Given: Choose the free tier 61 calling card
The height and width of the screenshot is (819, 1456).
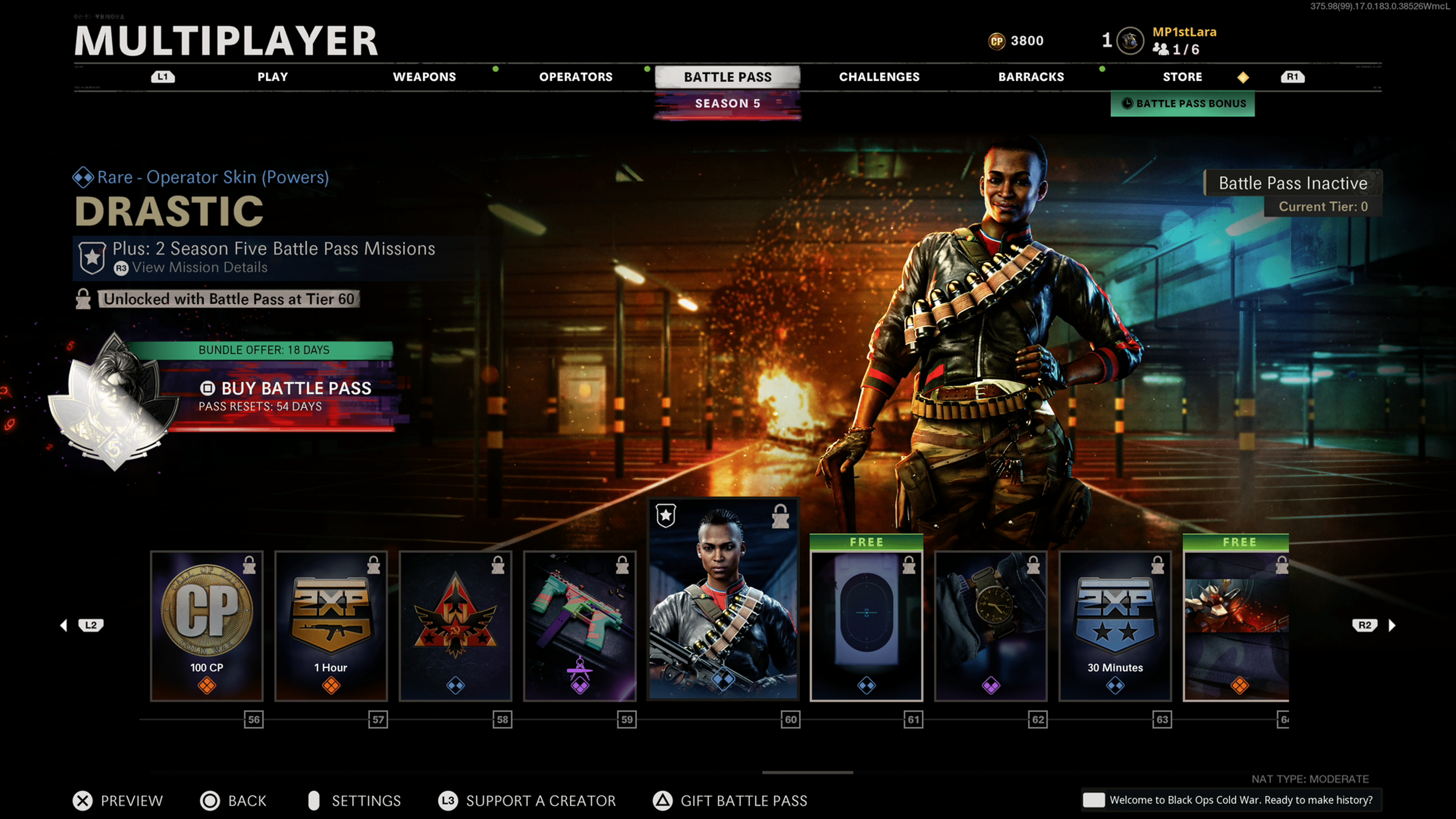Looking at the screenshot, I should point(866,626).
